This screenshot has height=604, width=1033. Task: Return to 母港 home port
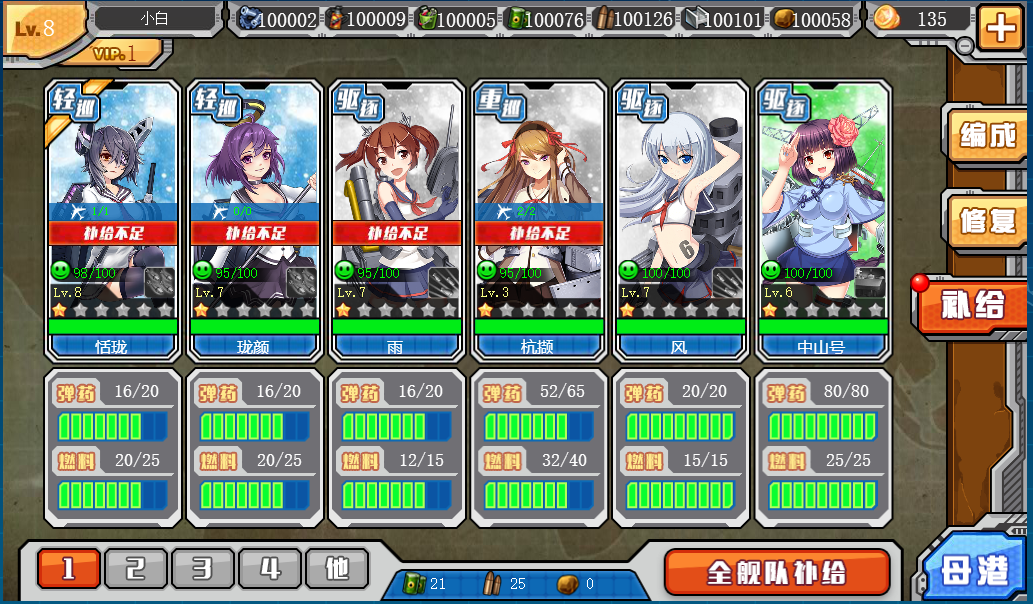(976, 570)
